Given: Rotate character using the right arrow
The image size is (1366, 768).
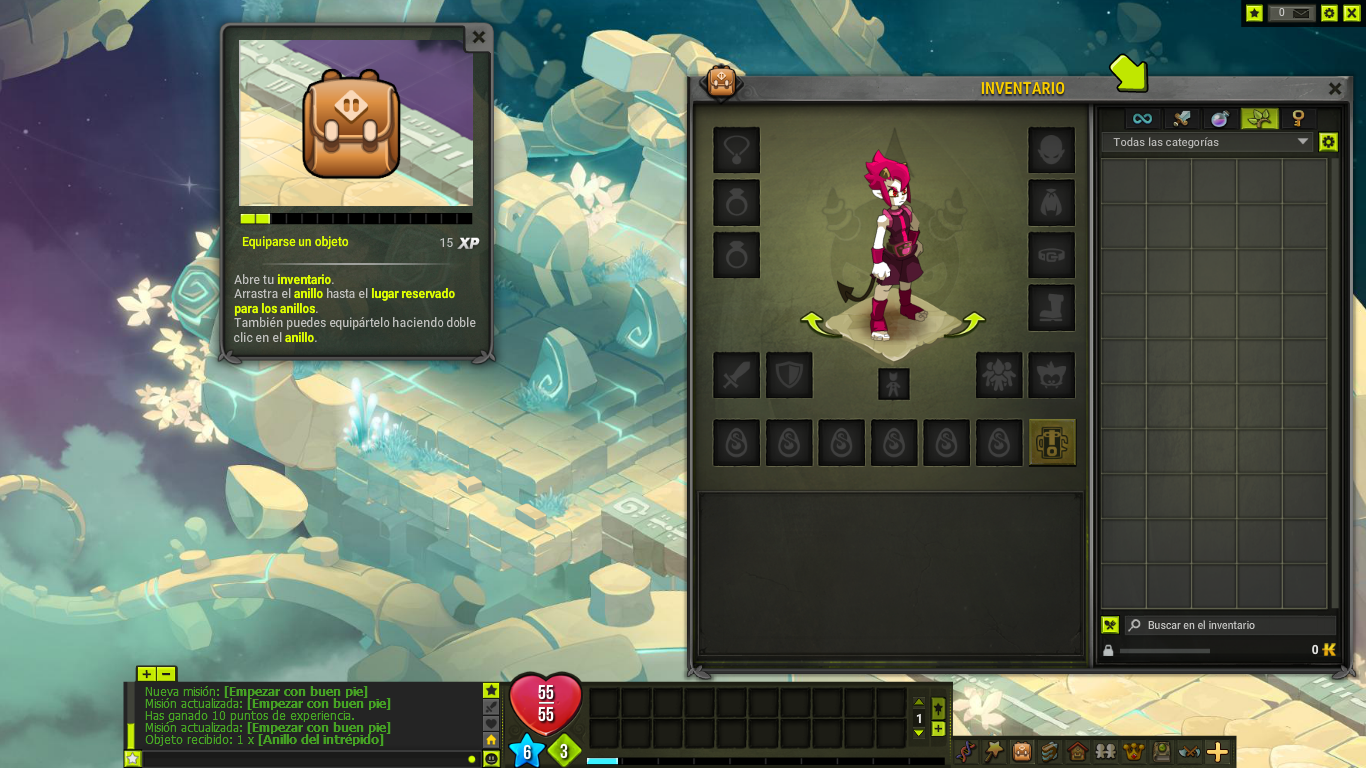Looking at the screenshot, I should (972, 322).
